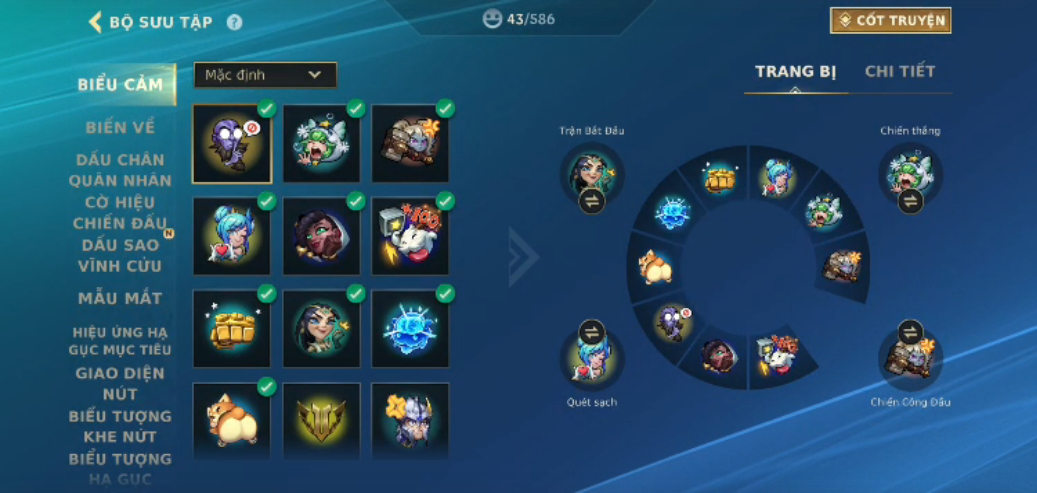The width and height of the screenshot is (1037, 493).
Task: Swap the Trận Bắt Đầu emote slot
Action: (592, 201)
